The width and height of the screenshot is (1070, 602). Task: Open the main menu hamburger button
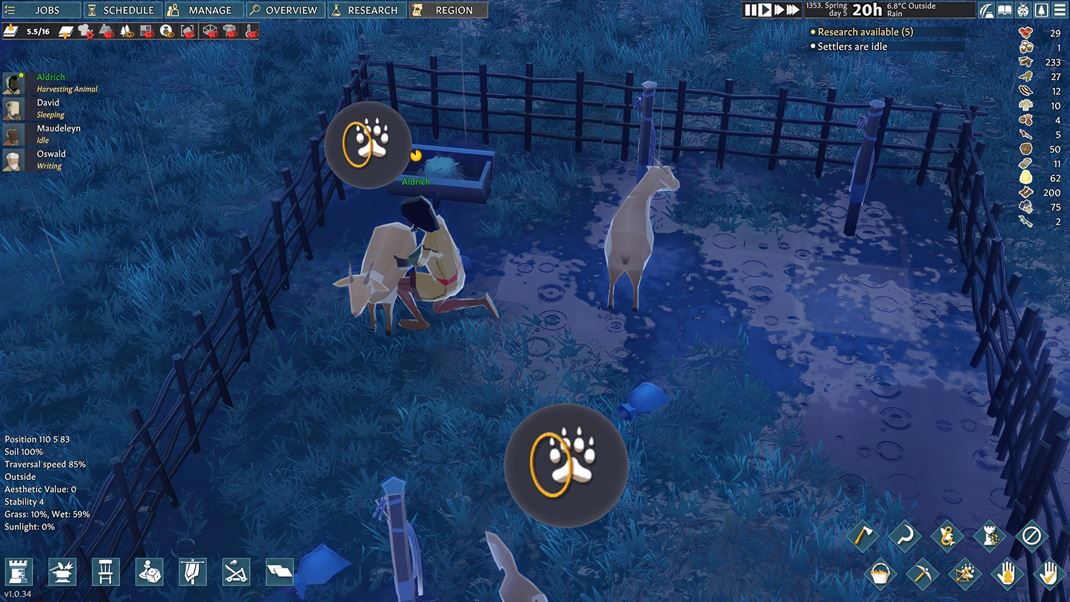[1059, 10]
